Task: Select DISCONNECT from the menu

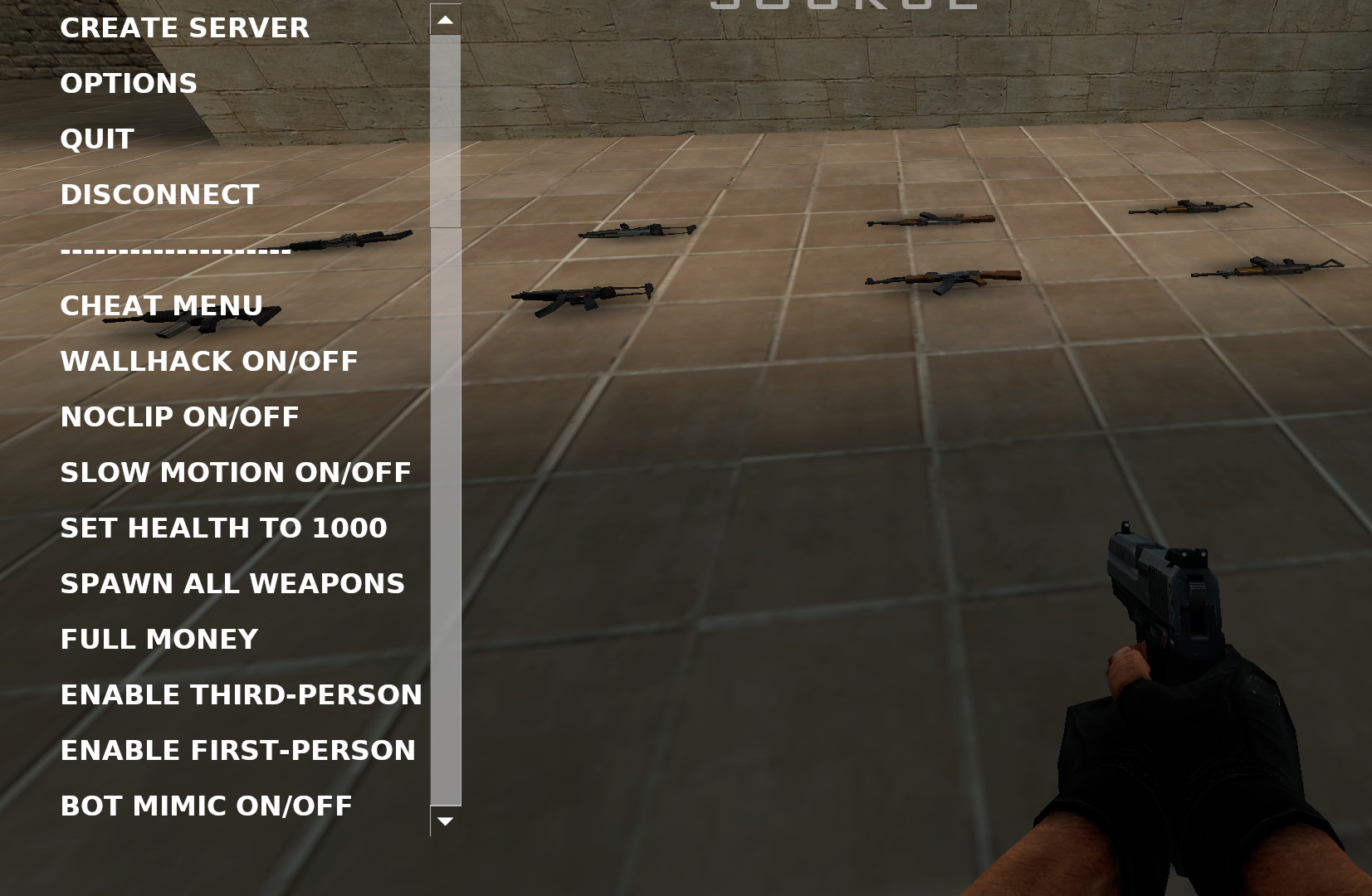Action: [159, 194]
